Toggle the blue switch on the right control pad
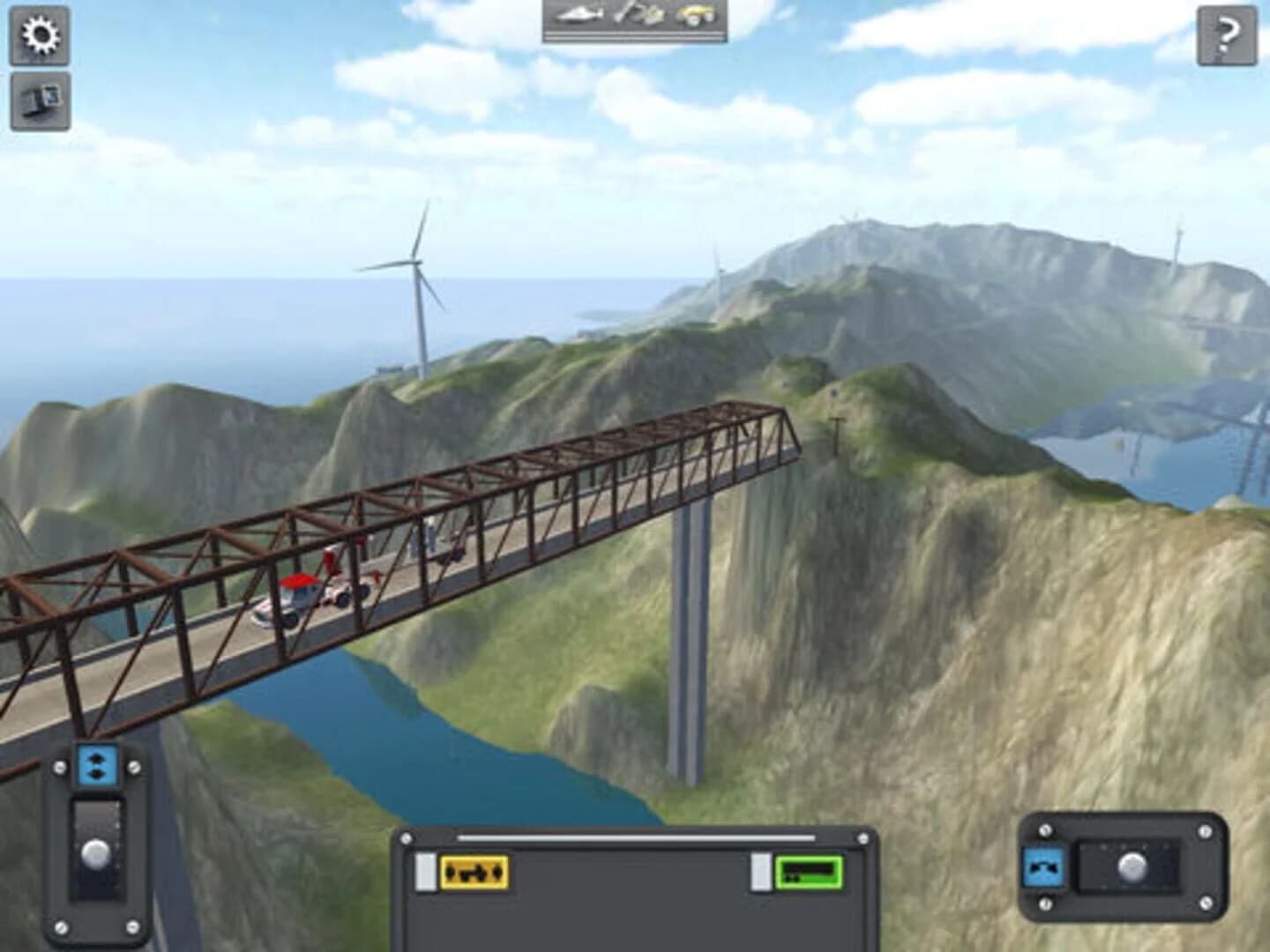This screenshot has width=1270, height=952. (1043, 867)
